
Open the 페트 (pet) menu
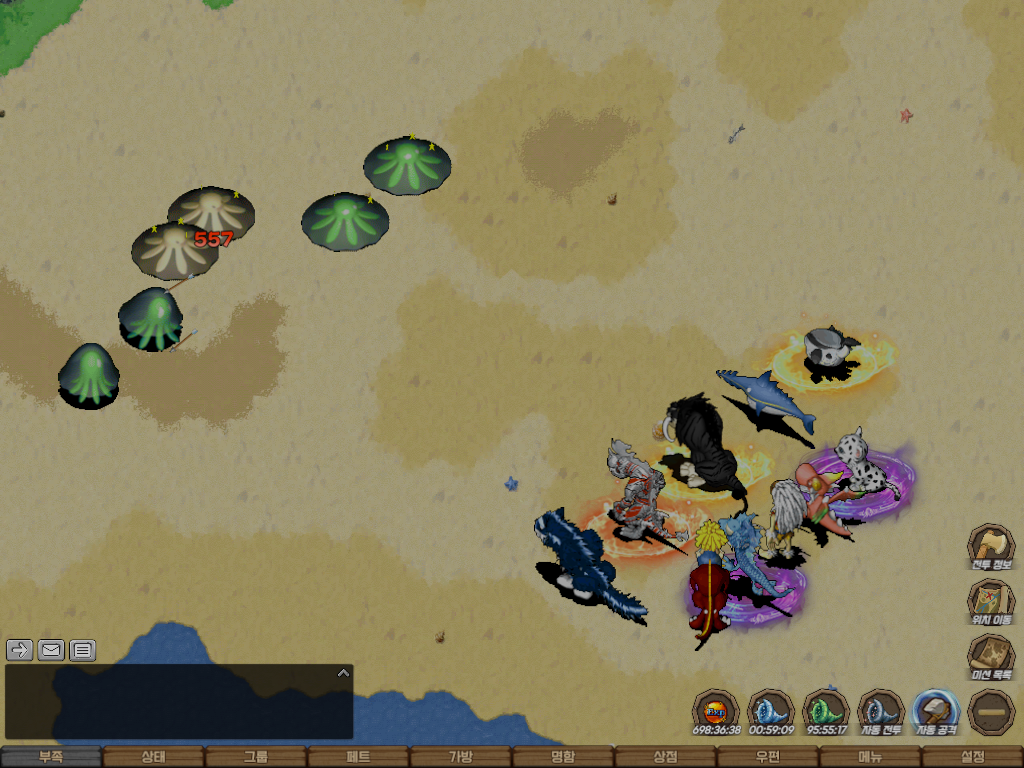tap(358, 757)
